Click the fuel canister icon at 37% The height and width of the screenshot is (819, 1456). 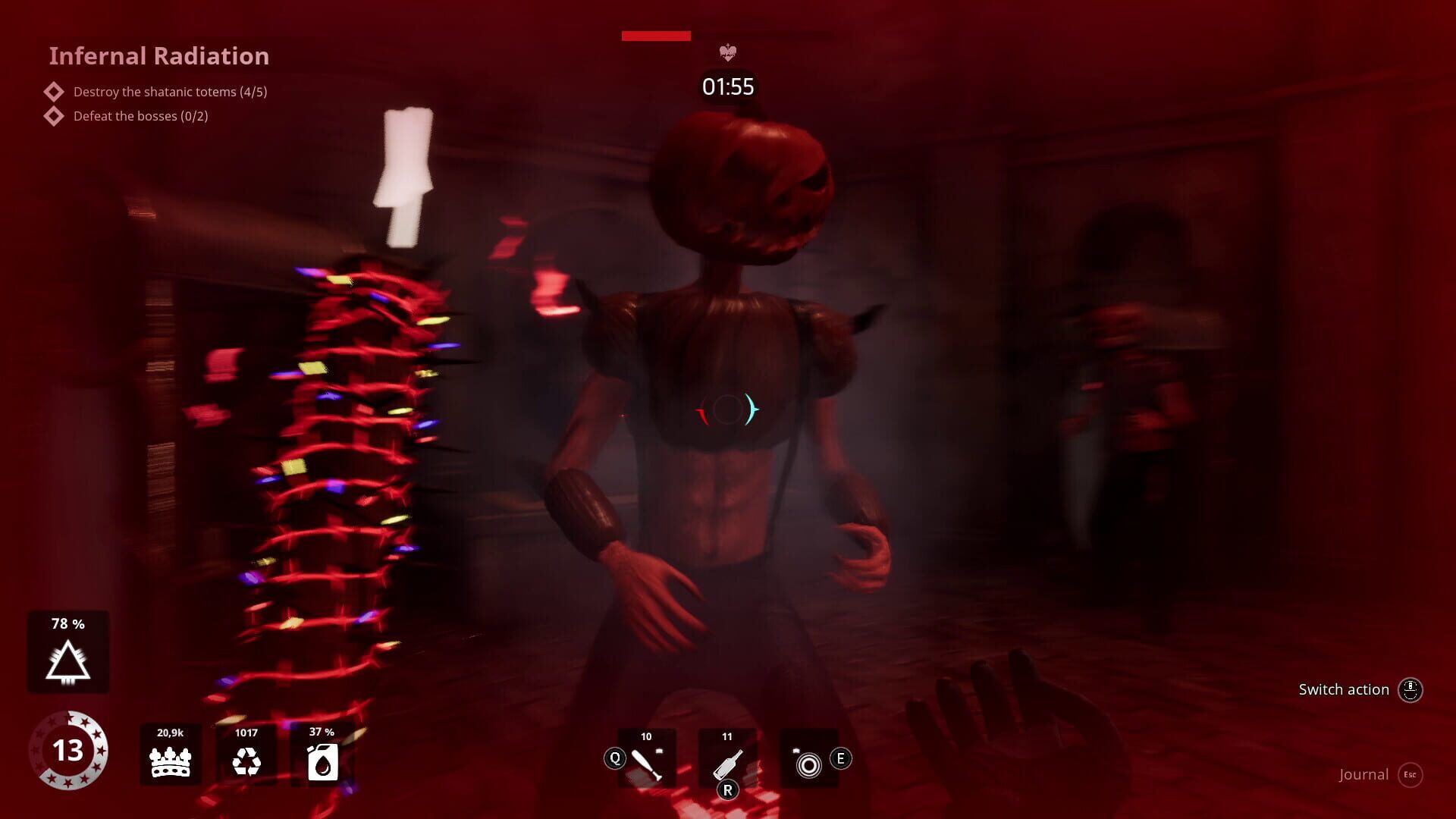(x=322, y=763)
